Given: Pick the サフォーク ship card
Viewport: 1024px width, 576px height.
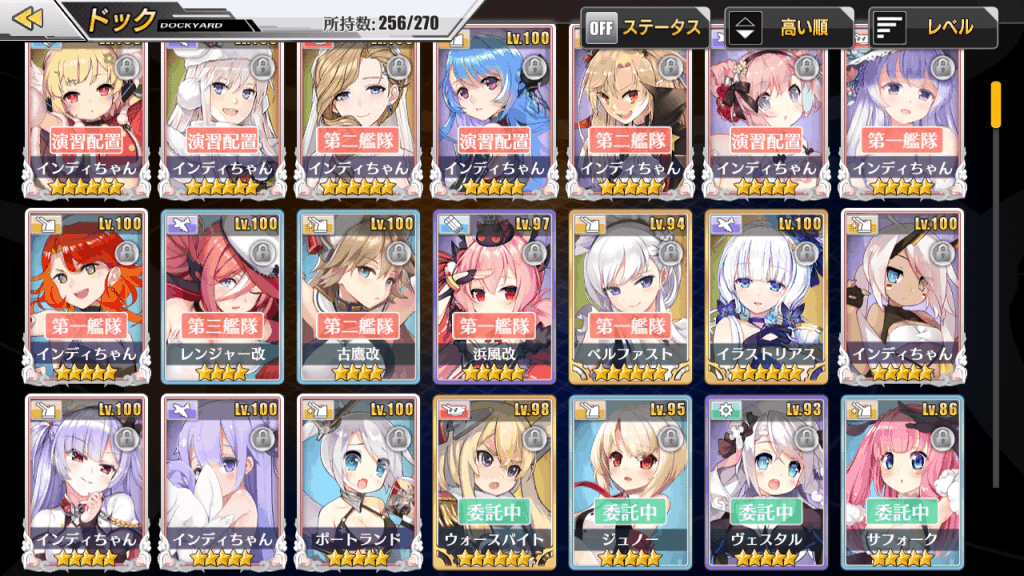Looking at the screenshot, I should click(902, 480).
